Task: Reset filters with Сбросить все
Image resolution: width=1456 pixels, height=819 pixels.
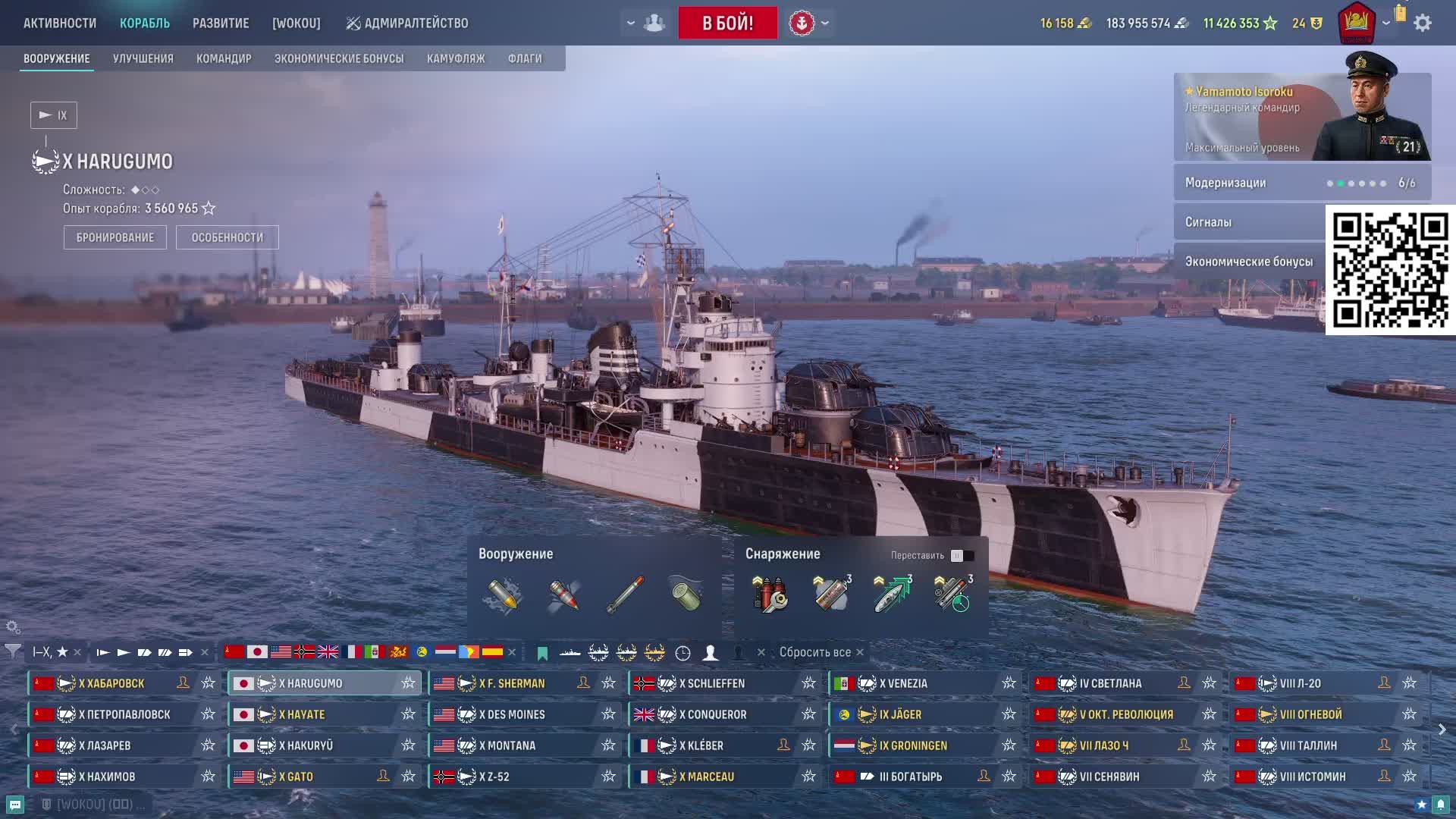Action: [814, 652]
